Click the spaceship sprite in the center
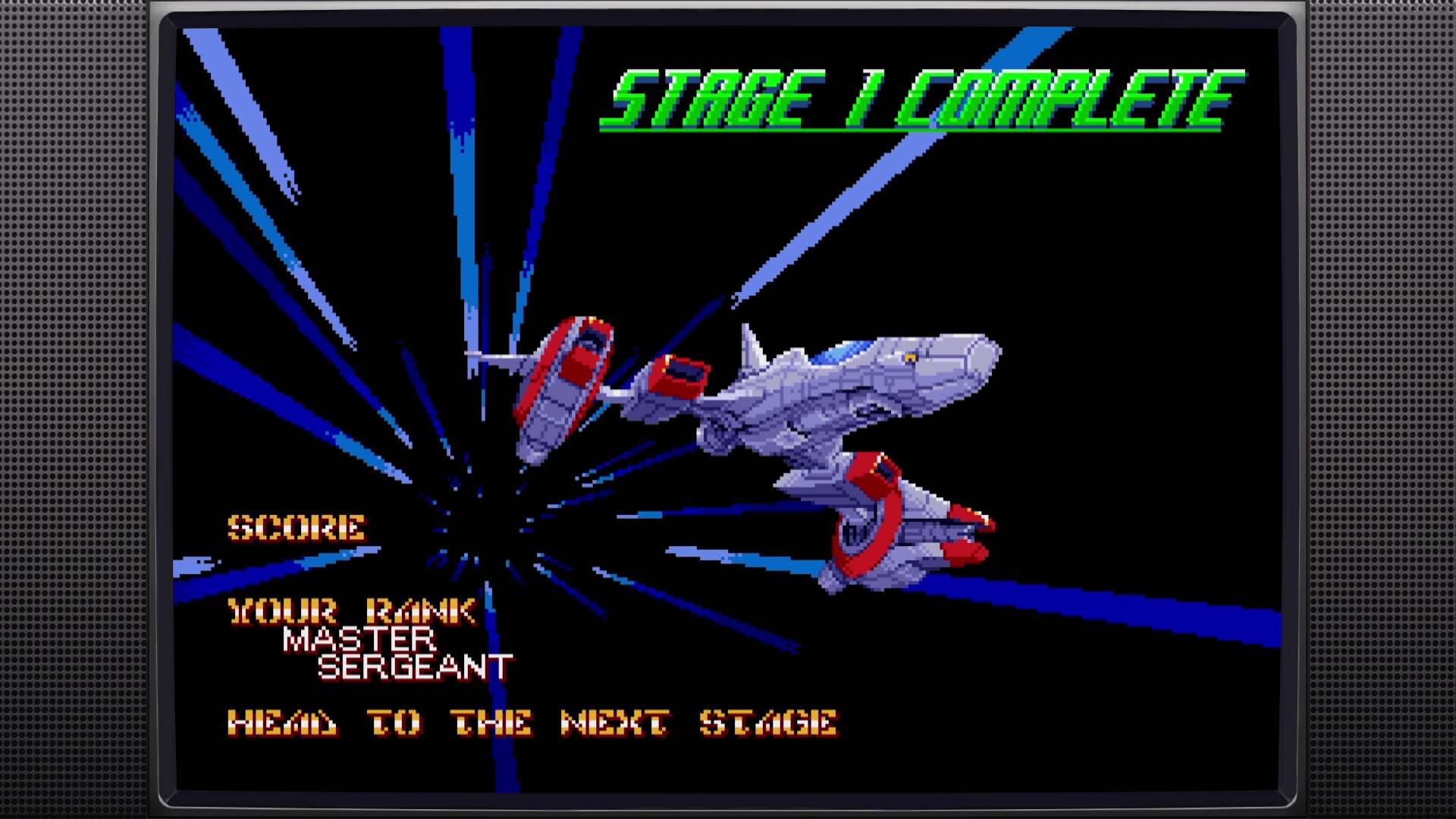Screen dimensions: 1456x819 pyautogui.click(x=834, y=402)
